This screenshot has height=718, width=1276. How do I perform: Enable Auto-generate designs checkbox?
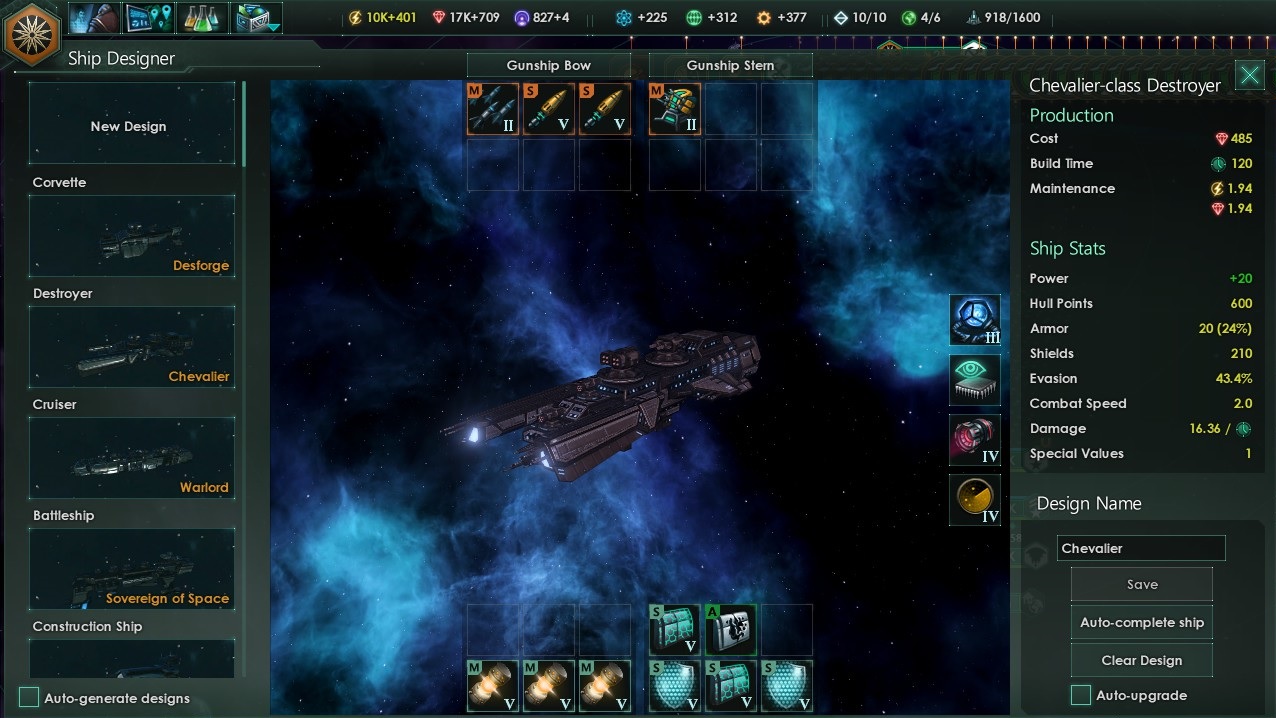(x=30, y=698)
